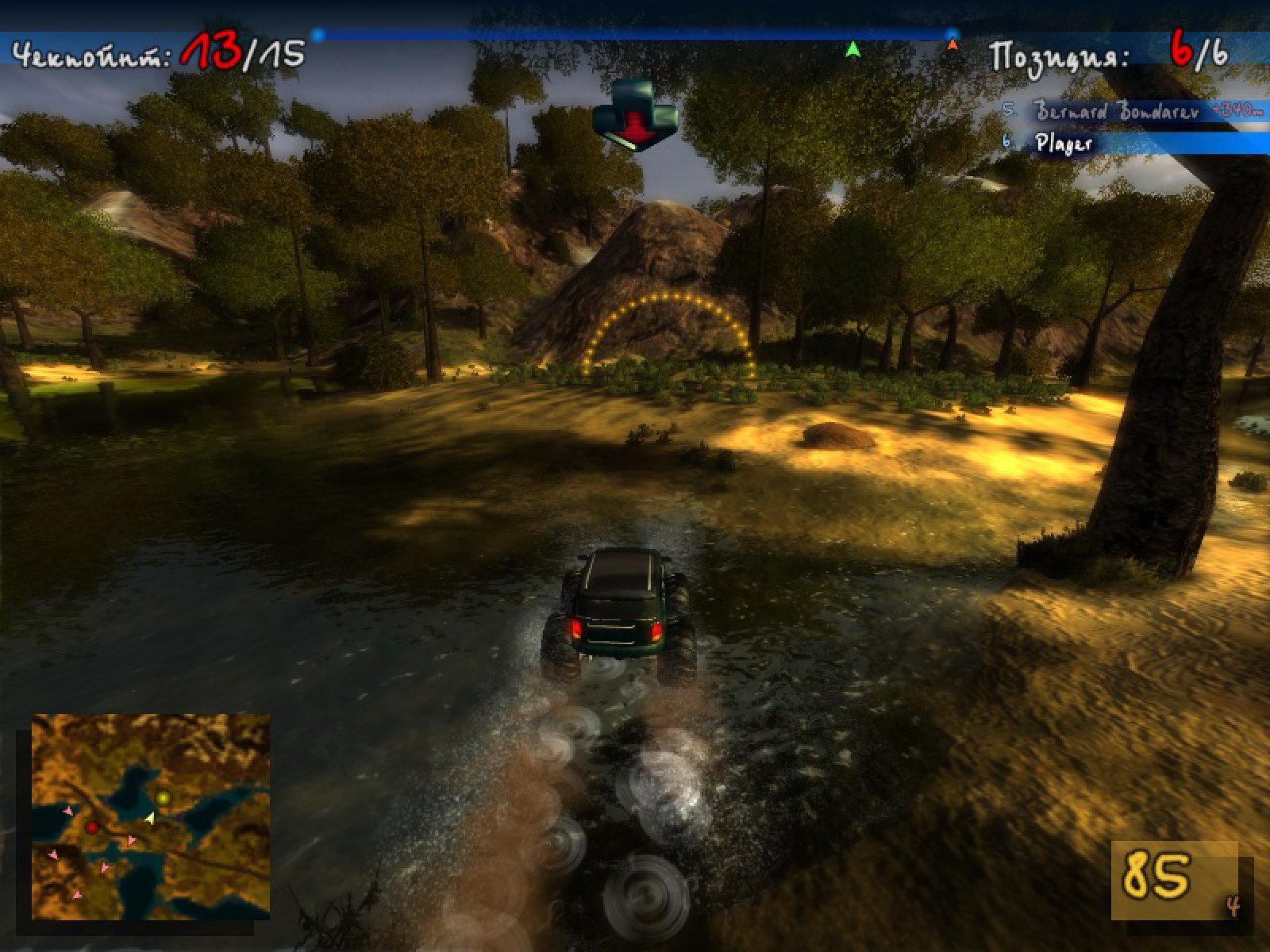Click the checkpoint direction arrow indicator
1270x952 pixels.
coord(635,115)
